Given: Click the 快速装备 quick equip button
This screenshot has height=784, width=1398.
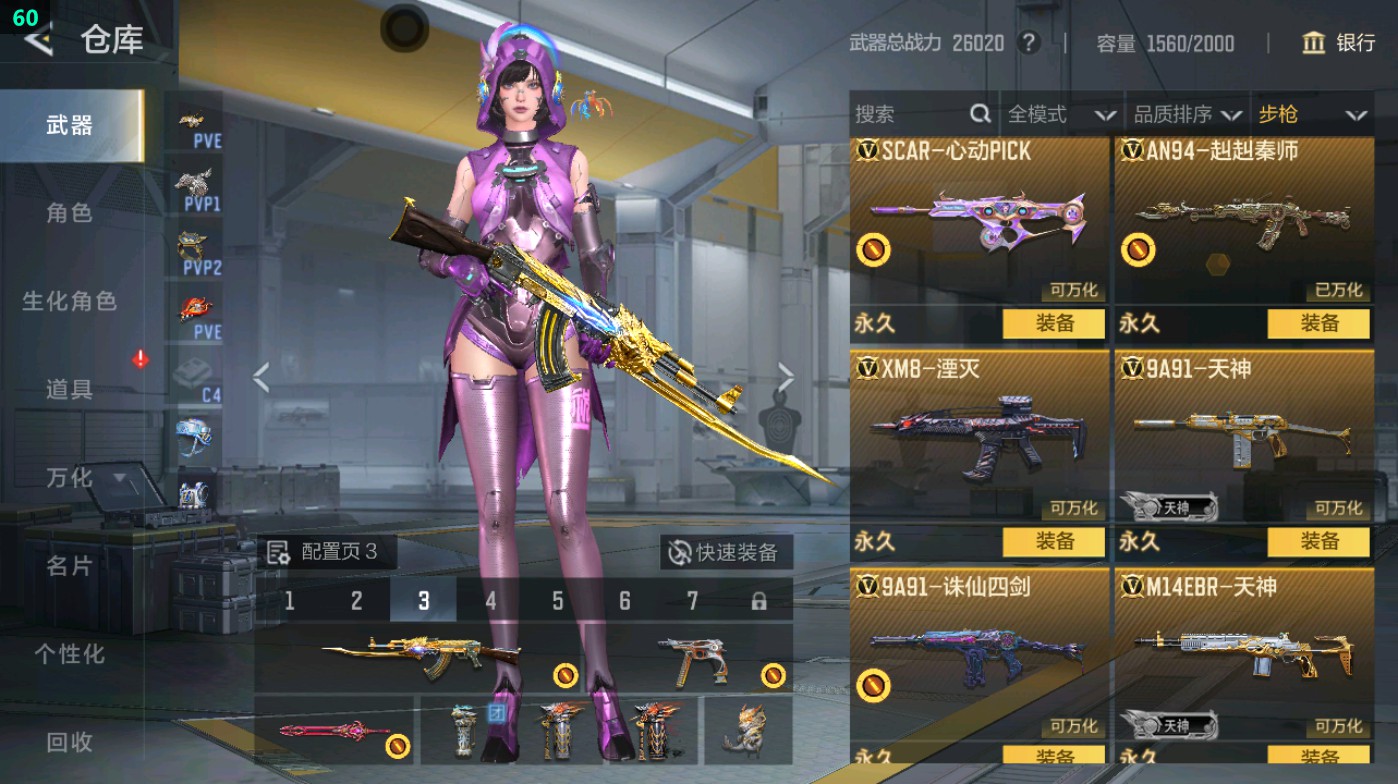Looking at the screenshot, I should (x=725, y=552).
